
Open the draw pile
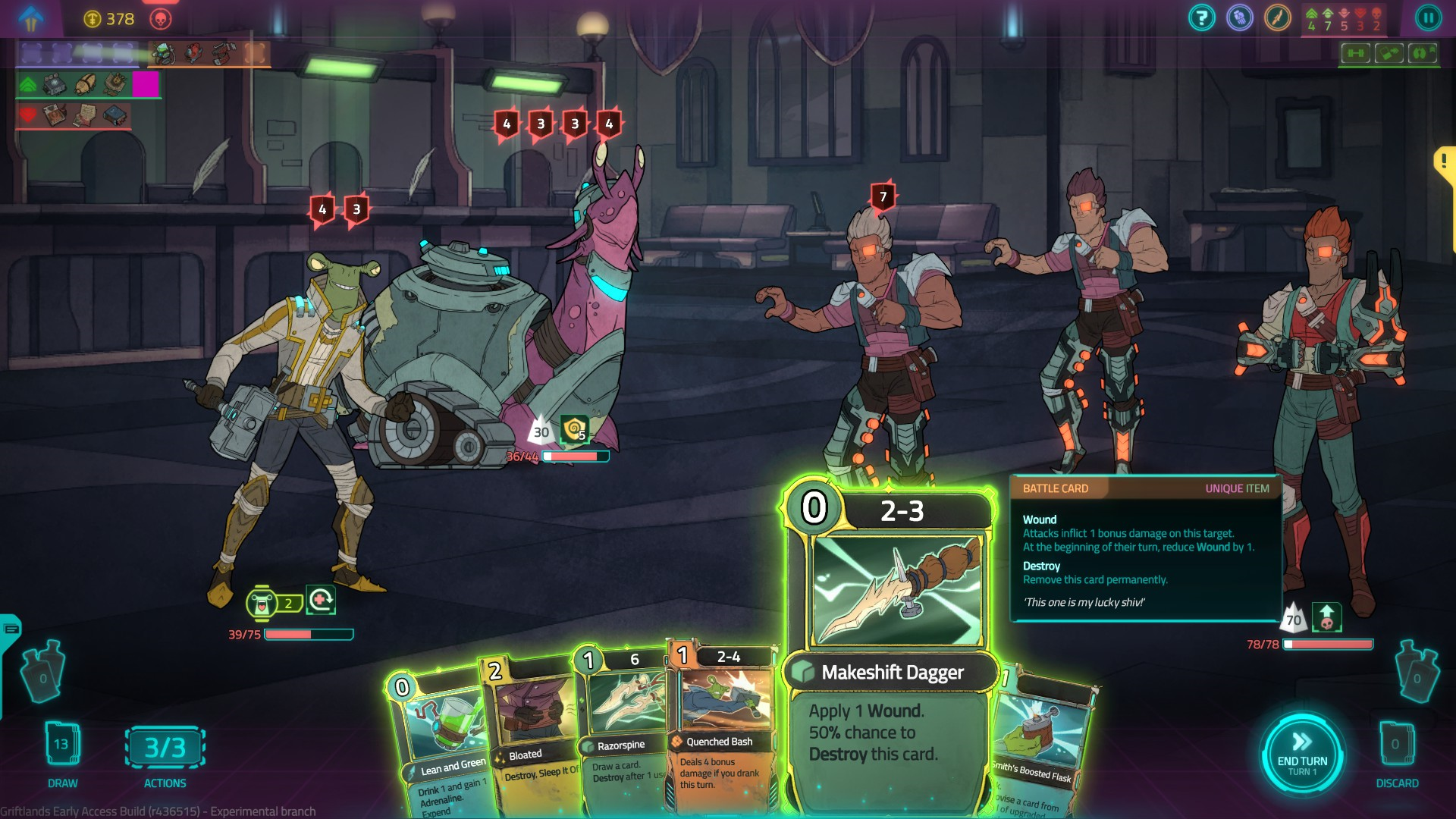[62, 745]
